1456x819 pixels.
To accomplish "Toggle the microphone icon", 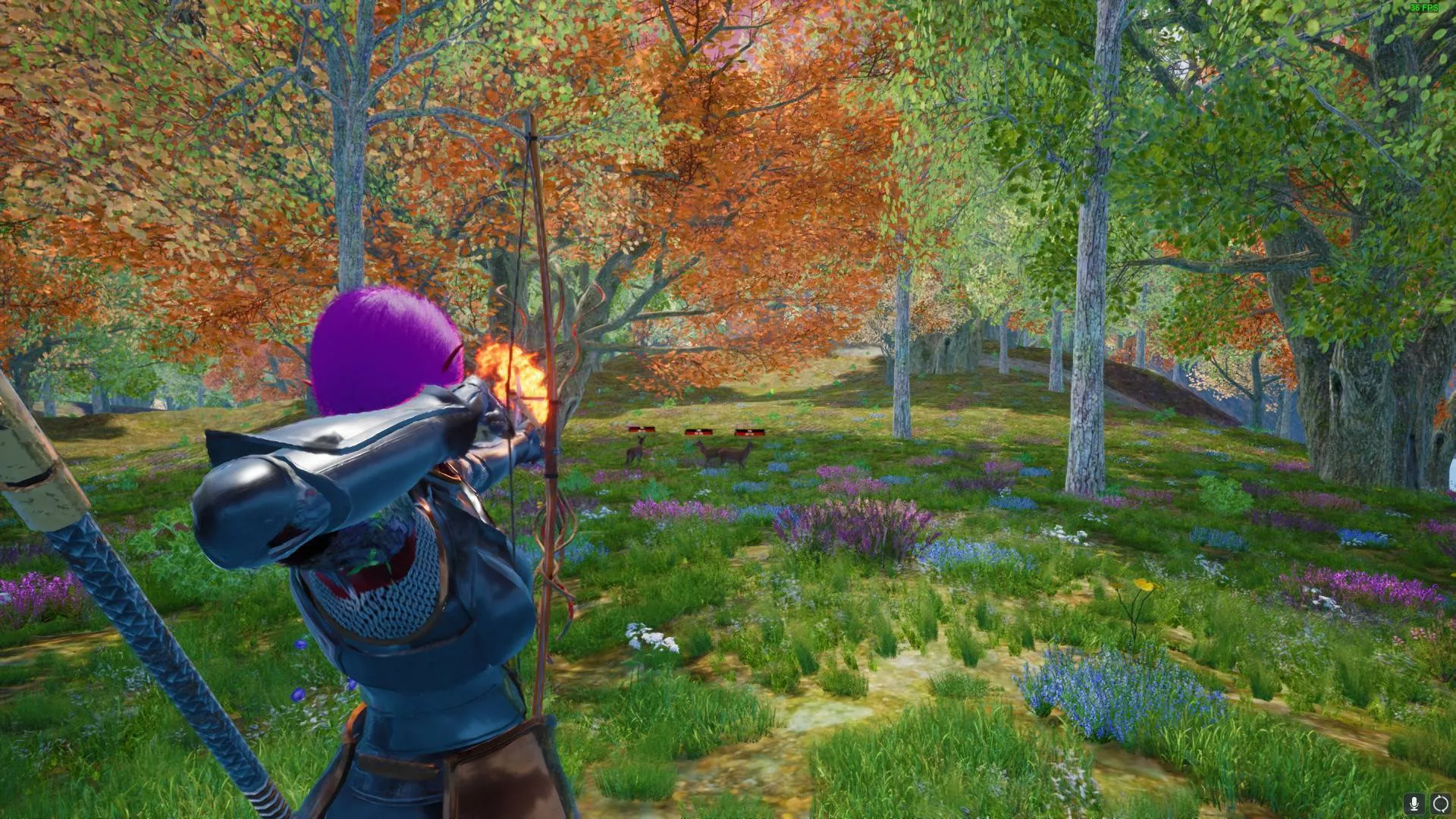I will (1414, 803).
